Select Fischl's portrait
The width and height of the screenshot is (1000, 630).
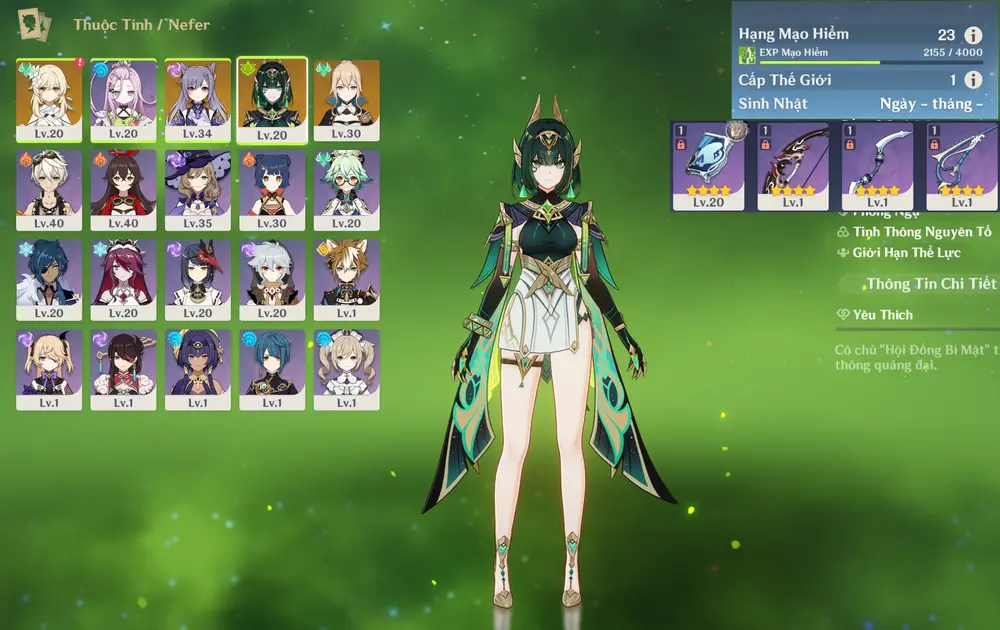pyautogui.click(x=49, y=368)
